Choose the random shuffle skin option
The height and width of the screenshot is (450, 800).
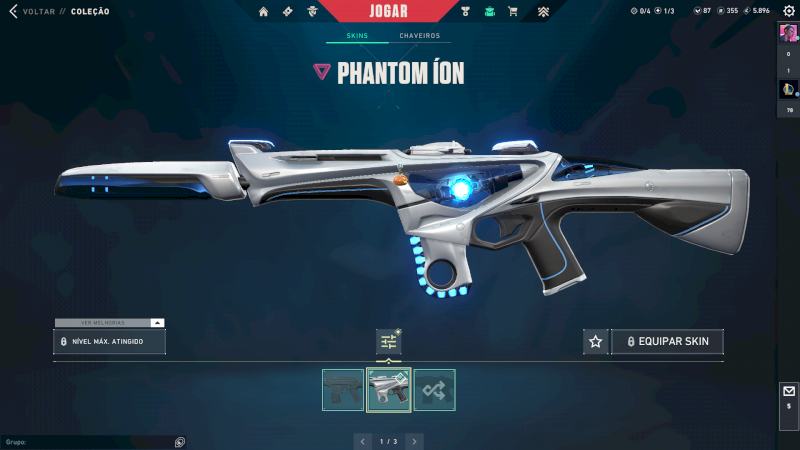click(x=434, y=390)
